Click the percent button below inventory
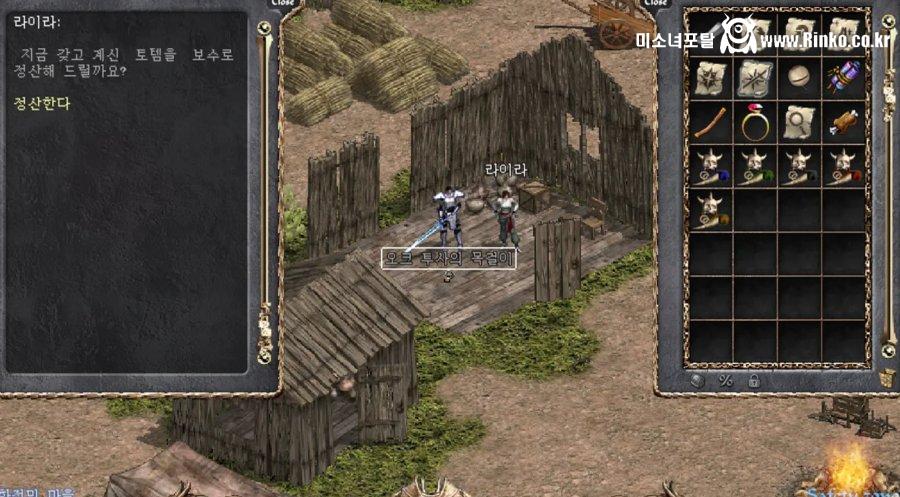 pos(726,380)
